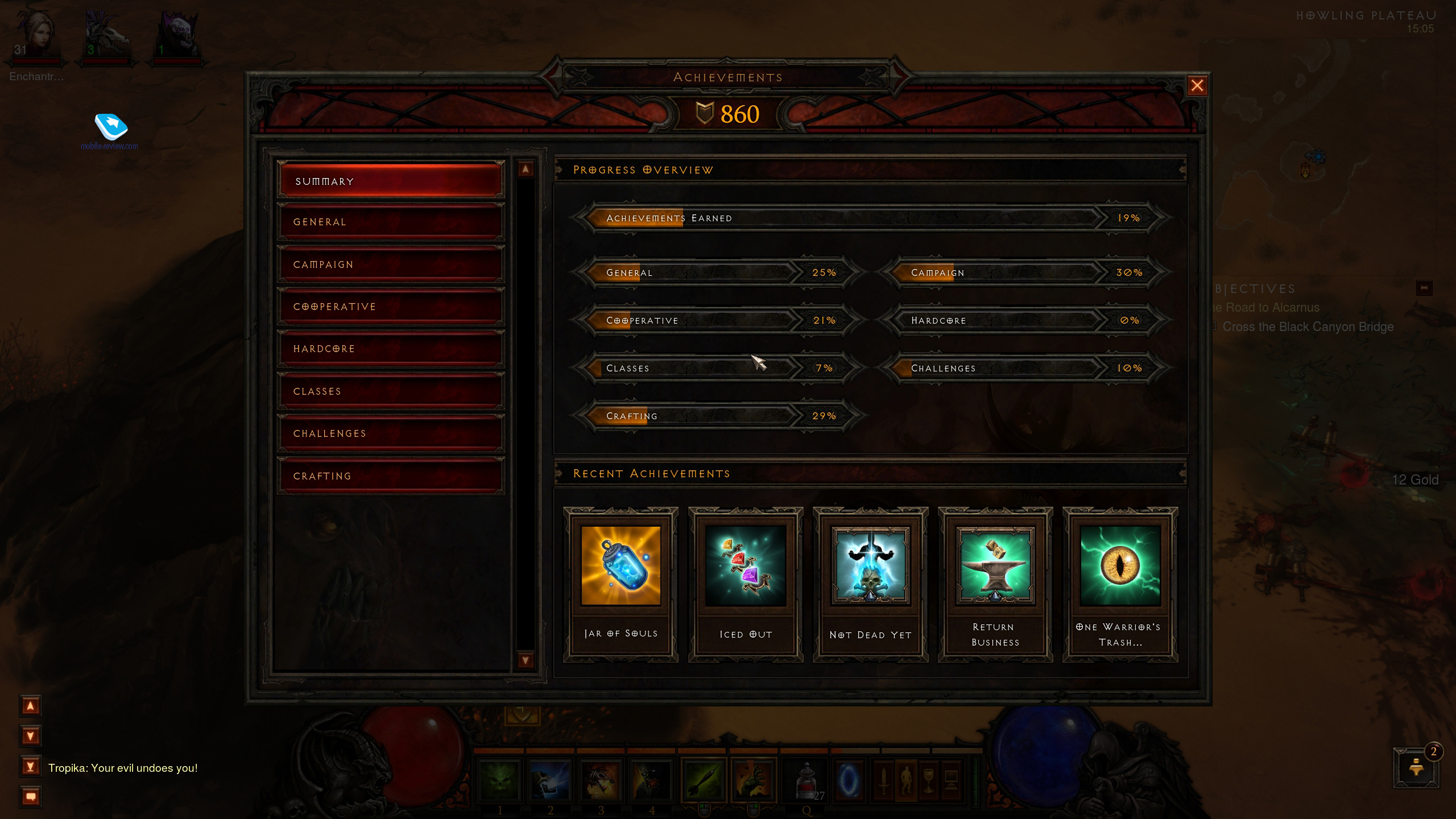Open the chat bubble button

pos(31,796)
